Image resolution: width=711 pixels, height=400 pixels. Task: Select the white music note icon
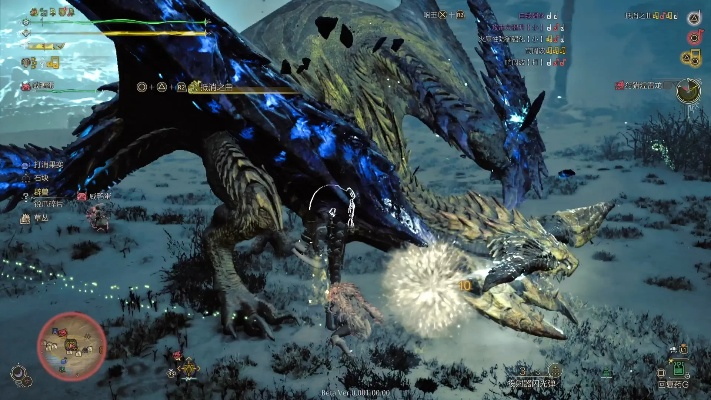(x=693, y=18)
